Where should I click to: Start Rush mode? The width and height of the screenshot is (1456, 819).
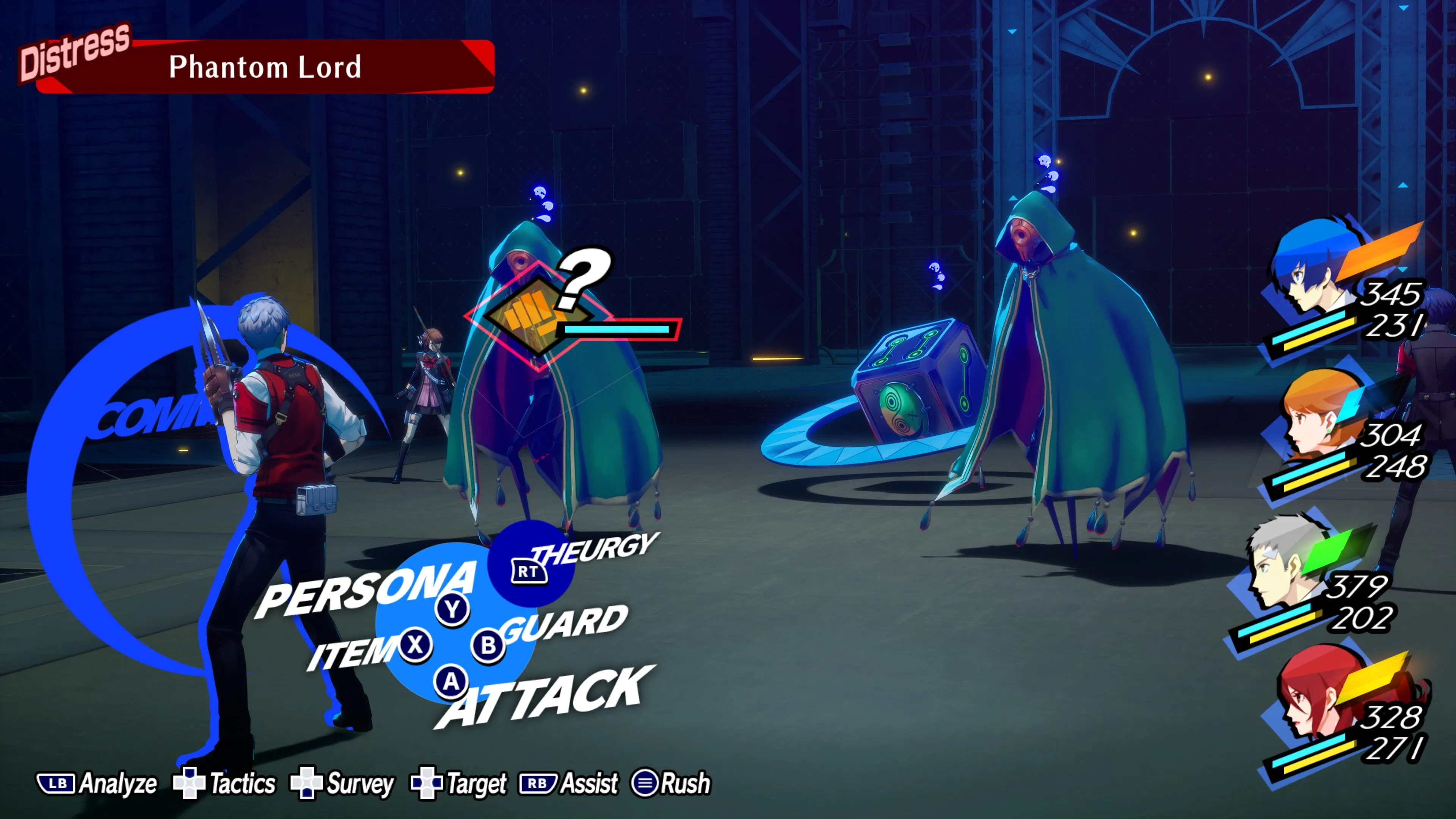tap(672, 783)
